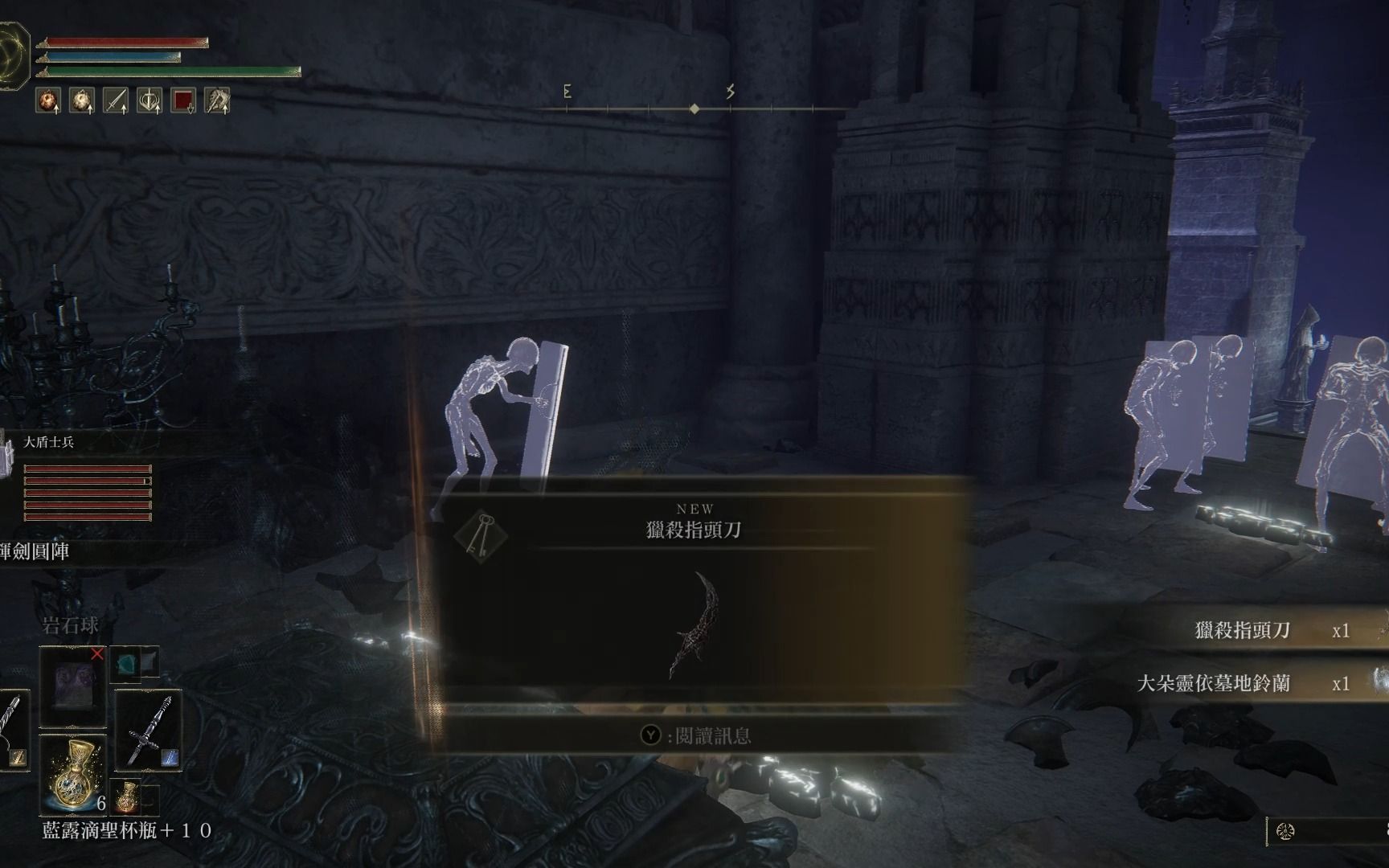Click the compass bar center marker
The width and height of the screenshot is (1389, 868).
pyautogui.click(x=694, y=108)
